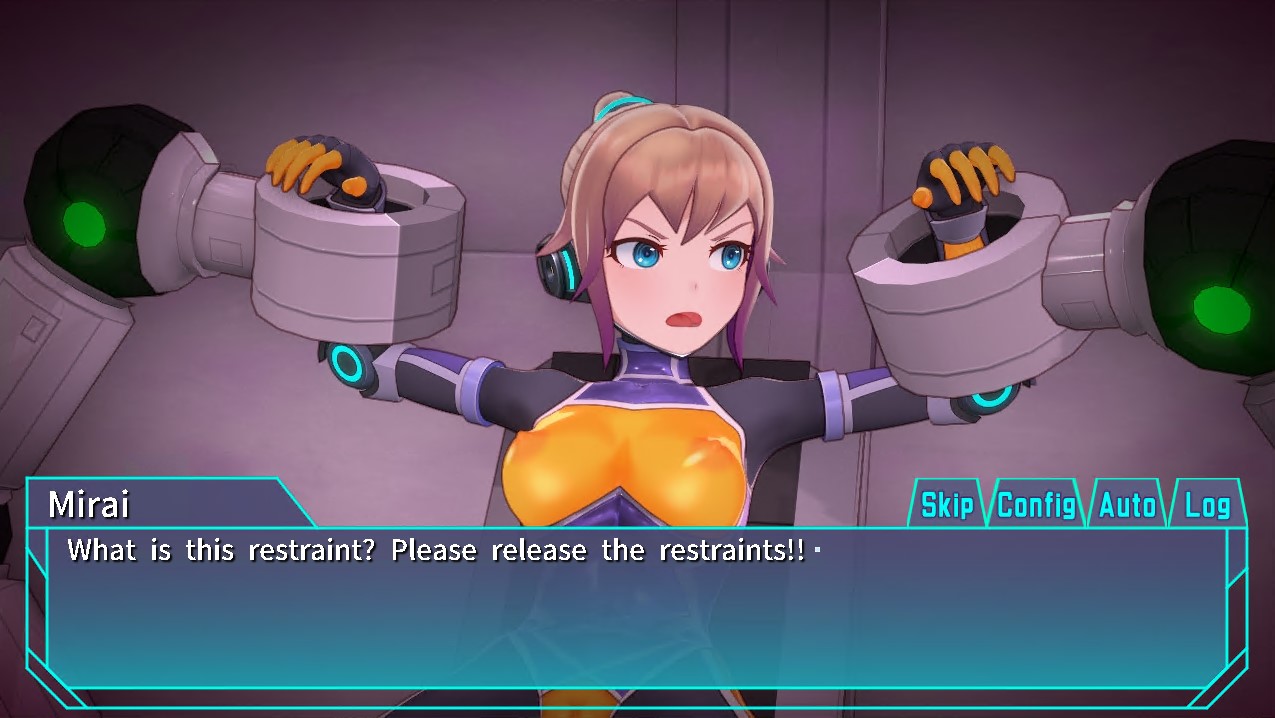Enable Auto dialogue advance
Screen dimensions: 1275x718
click(x=1127, y=505)
